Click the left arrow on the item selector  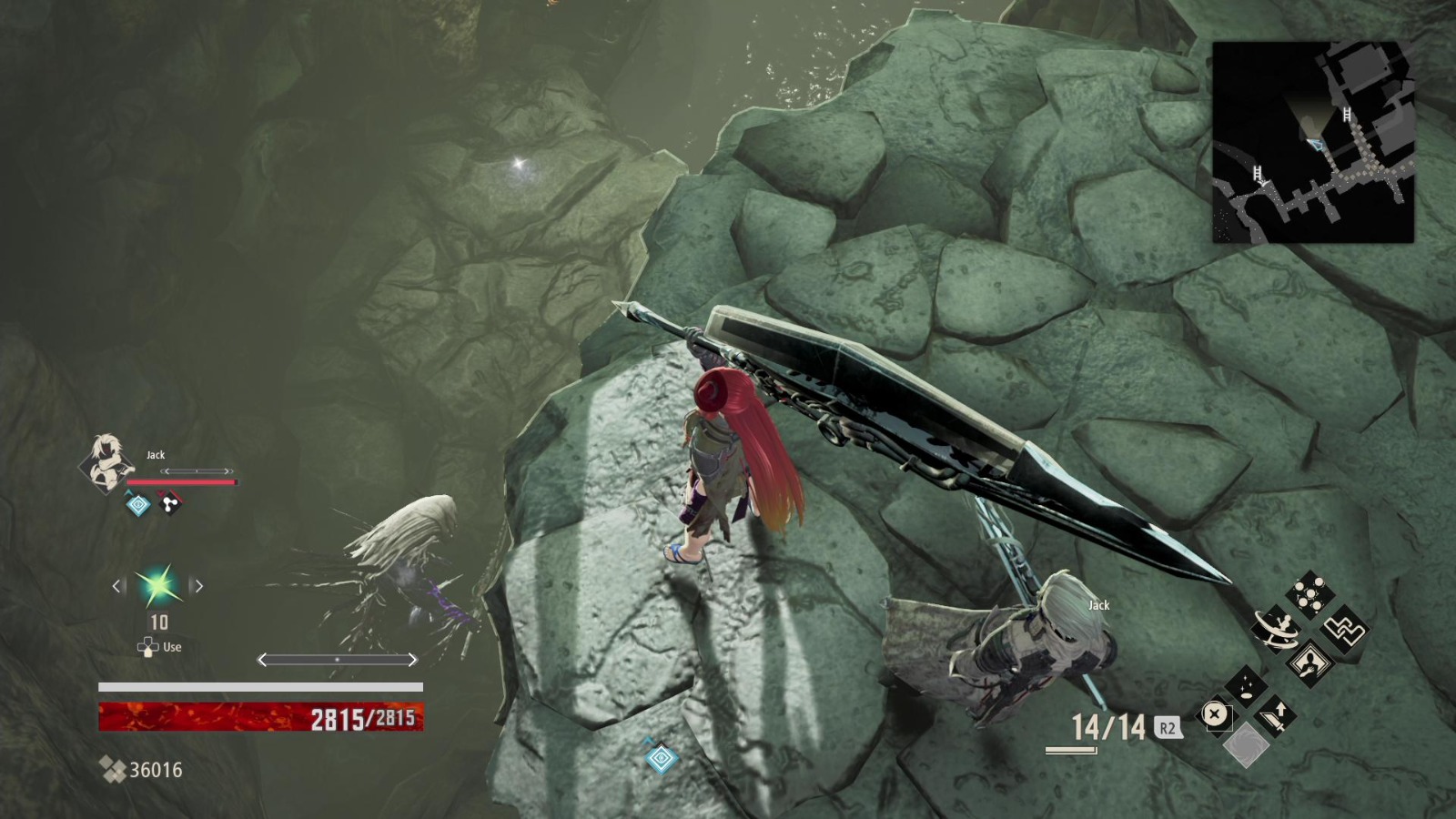coord(116,585)
